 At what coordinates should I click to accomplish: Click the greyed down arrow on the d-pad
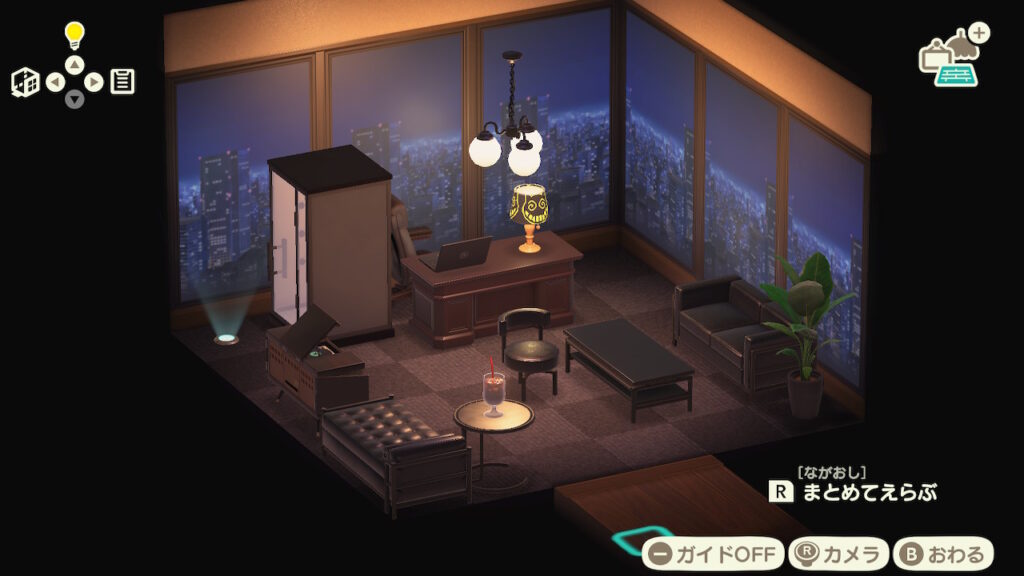(75, 99)
